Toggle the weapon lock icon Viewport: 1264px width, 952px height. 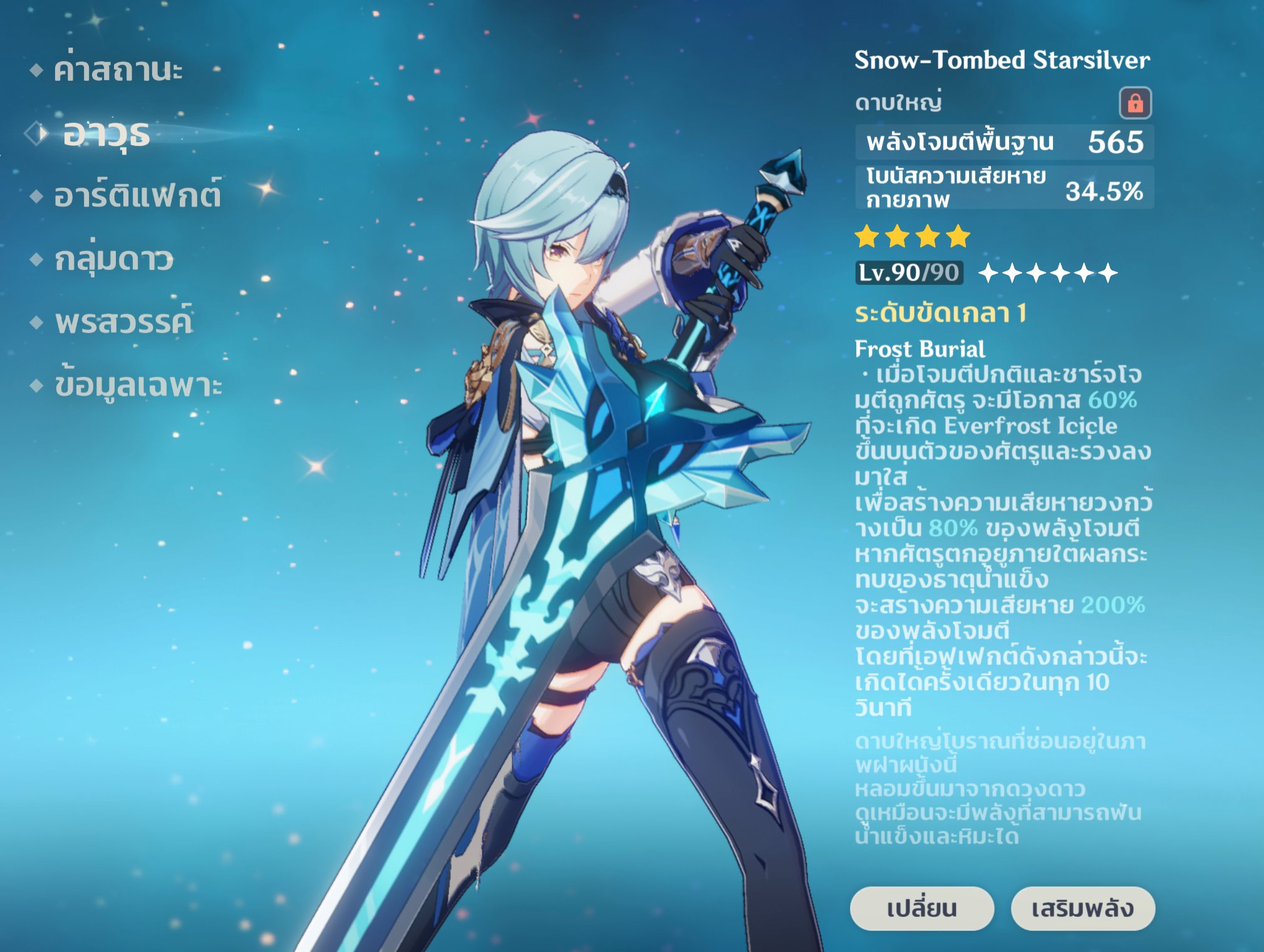(x=1135, y=103)
